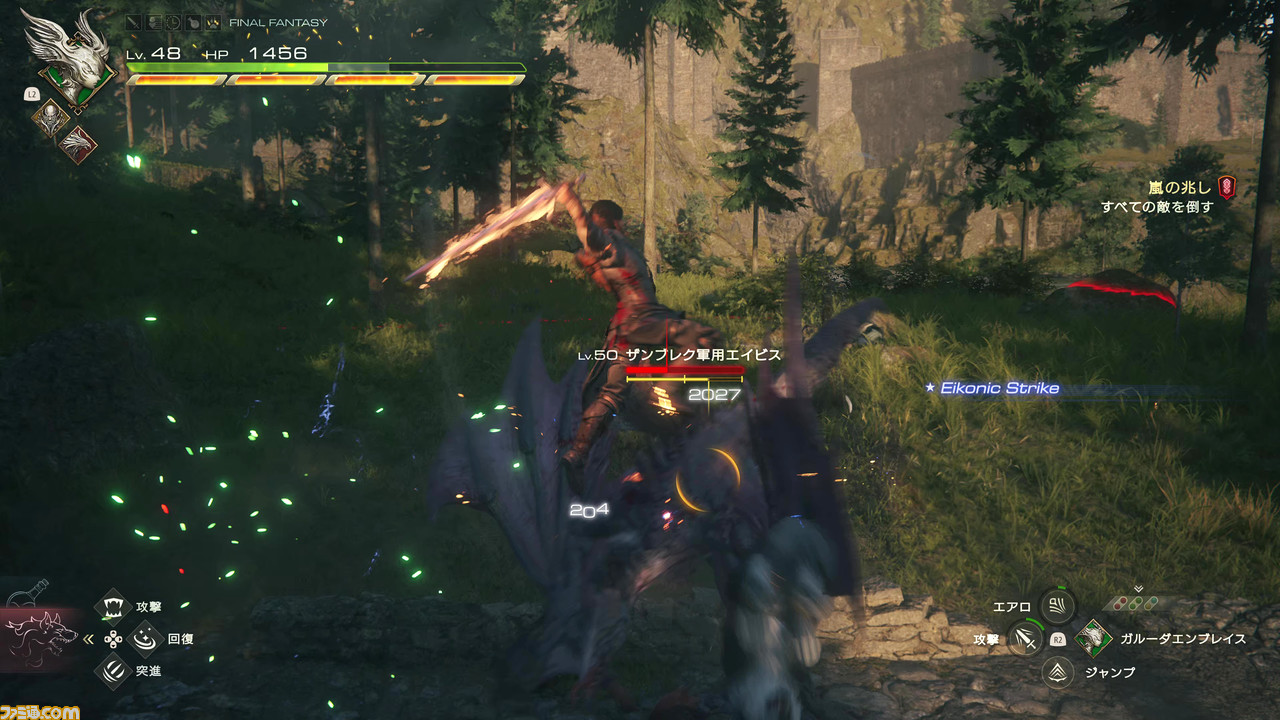Switch to the Phoenix Eikon icon
The height and width of the screenshot is (720, 1280).
(x=76, y=144)
